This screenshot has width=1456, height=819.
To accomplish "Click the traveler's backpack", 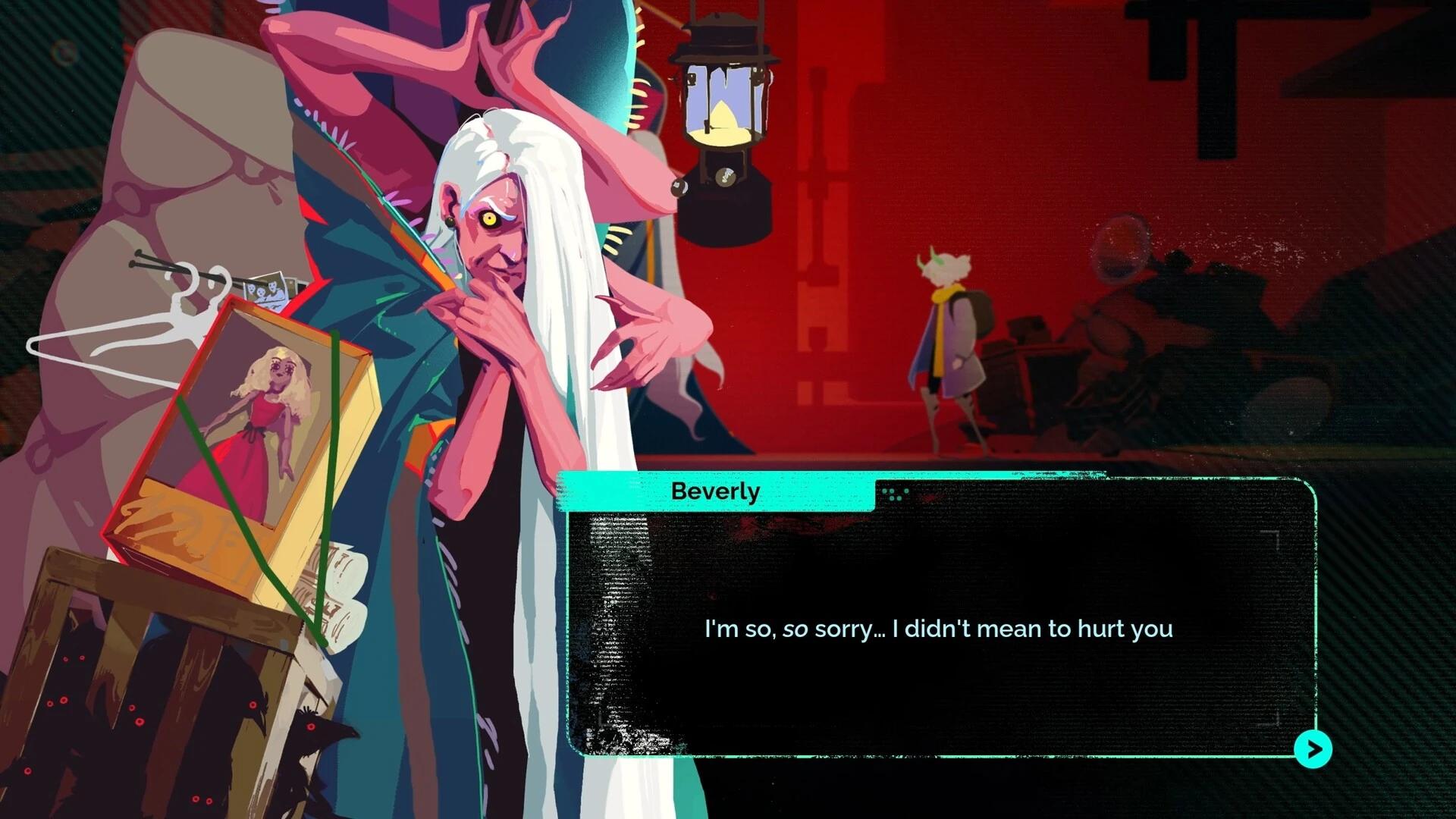I will pyautogui.click(x=979, y=312).
